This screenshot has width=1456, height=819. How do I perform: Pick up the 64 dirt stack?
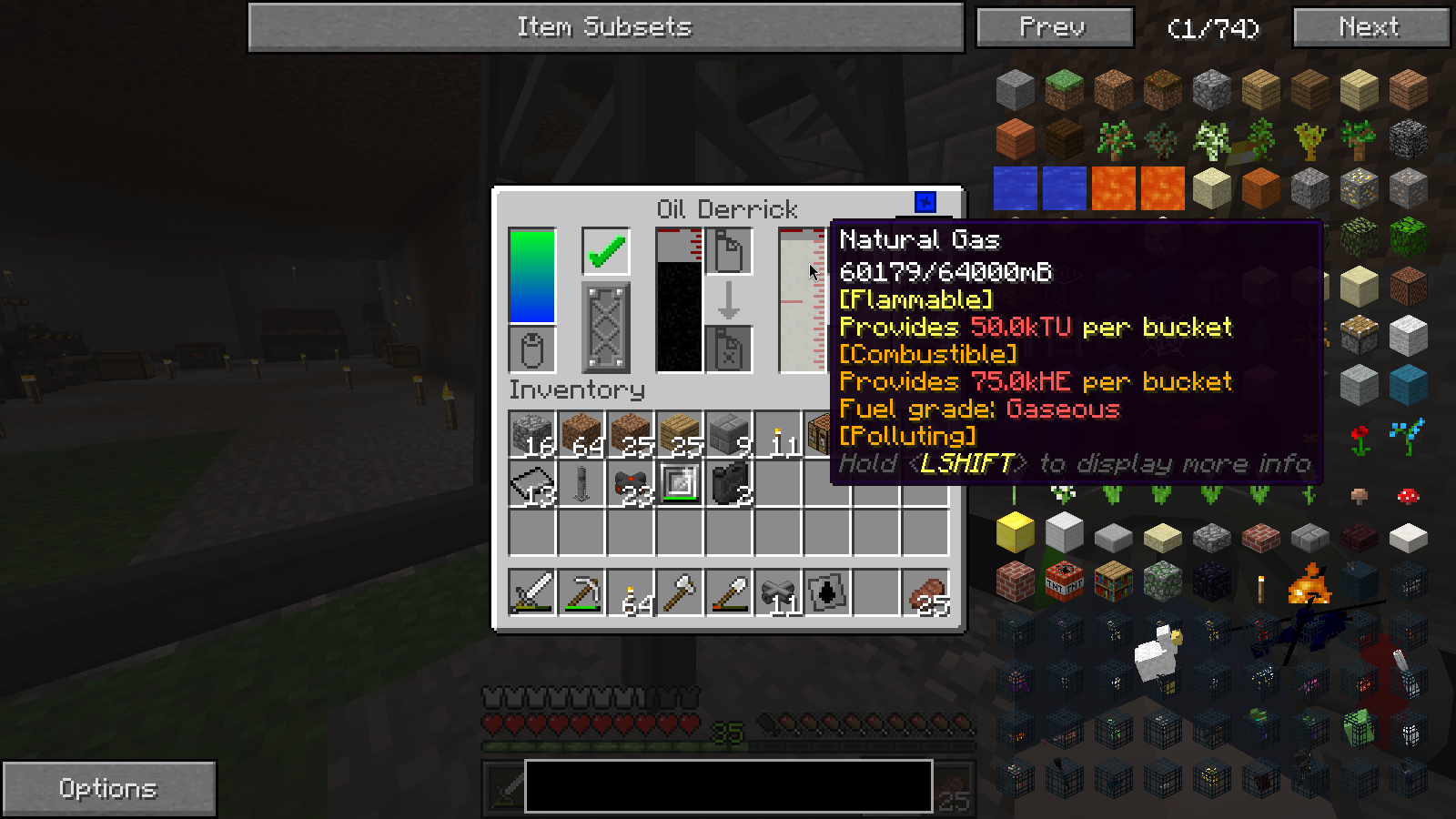point(581,434)
